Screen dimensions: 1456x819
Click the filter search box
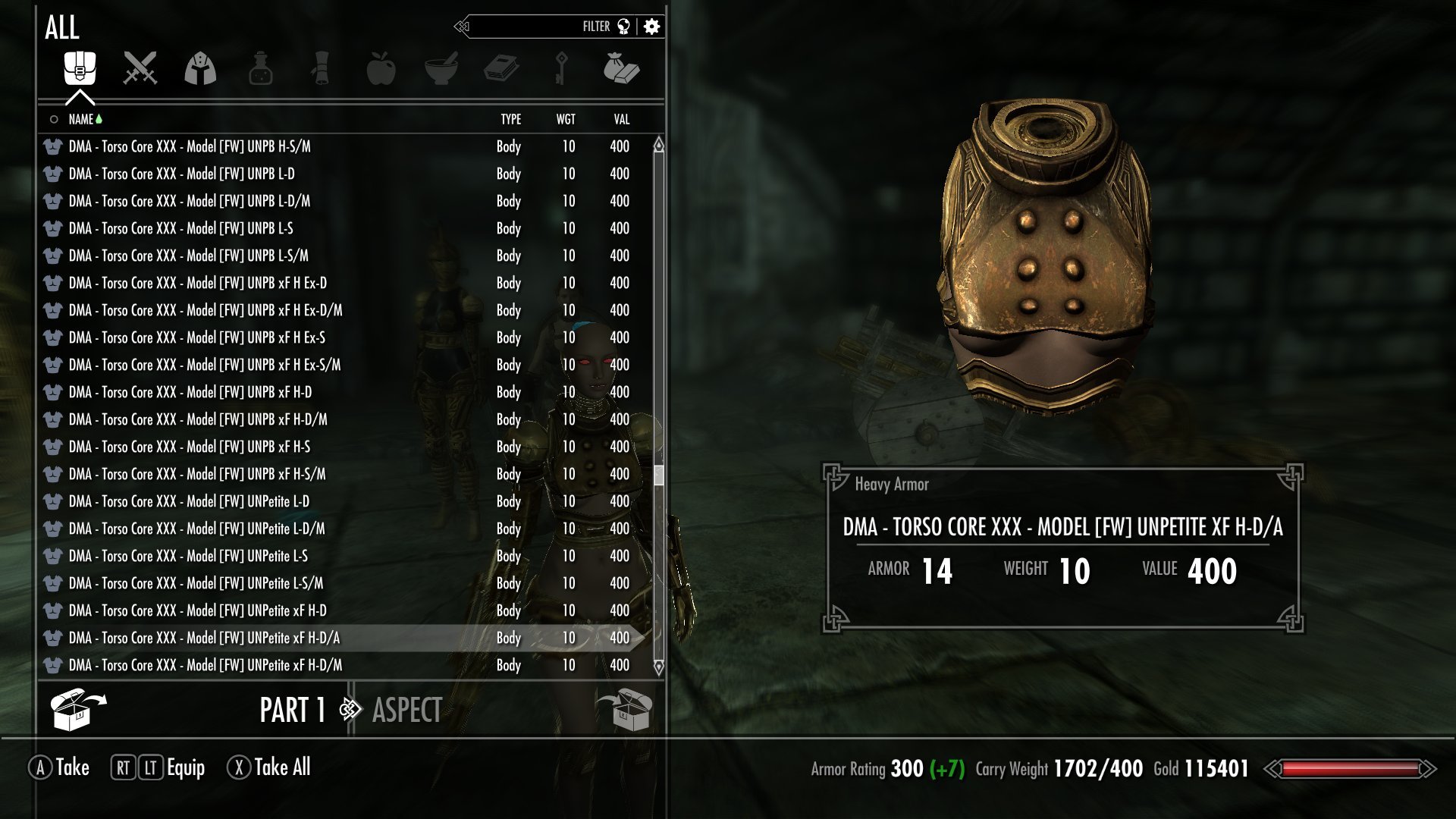click(x=531, y=27)
